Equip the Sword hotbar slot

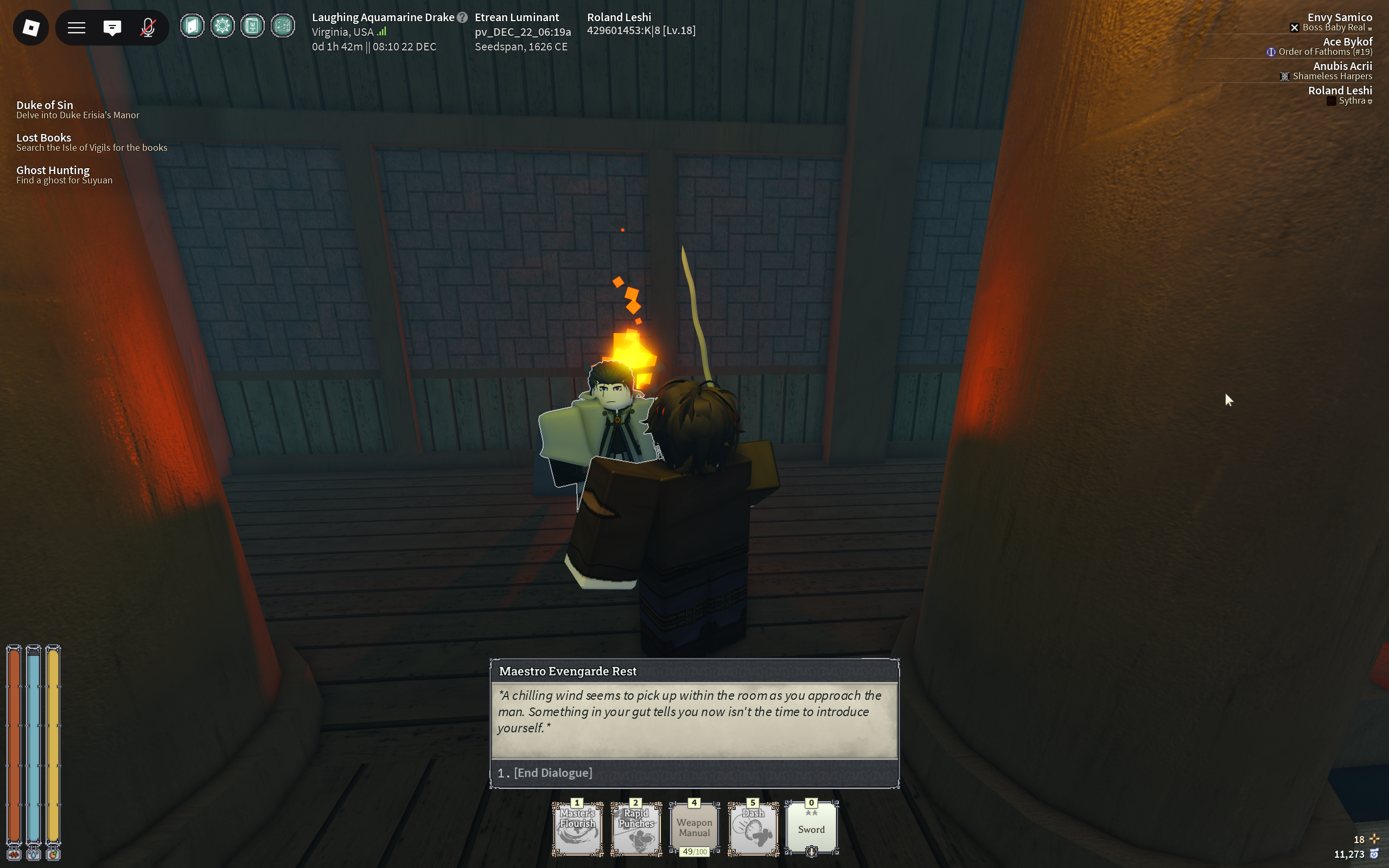(x=811, y=827)
